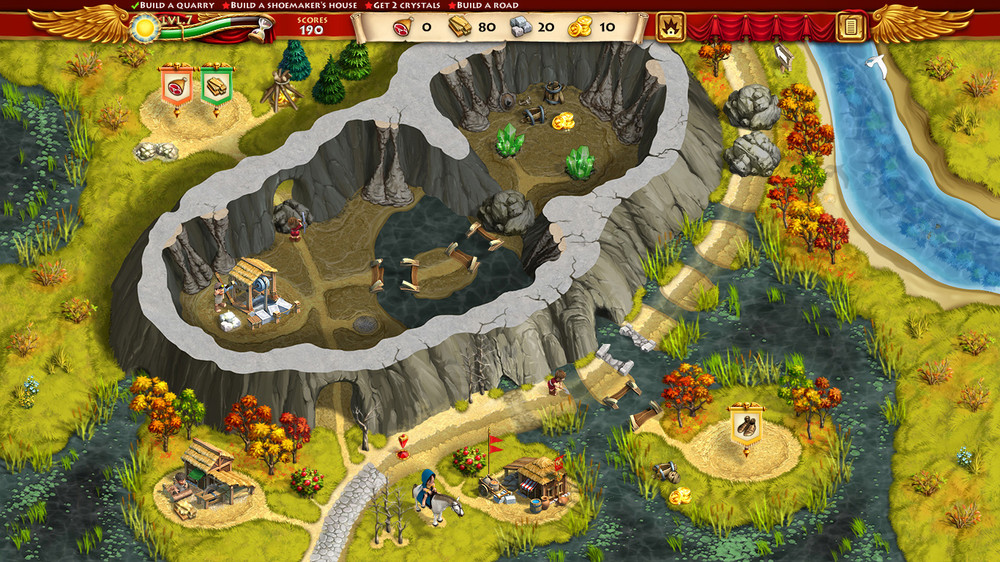Select the completed "Build a quarry" objective
Viewport: 1000px width, 562px height.
coord(173,6)
